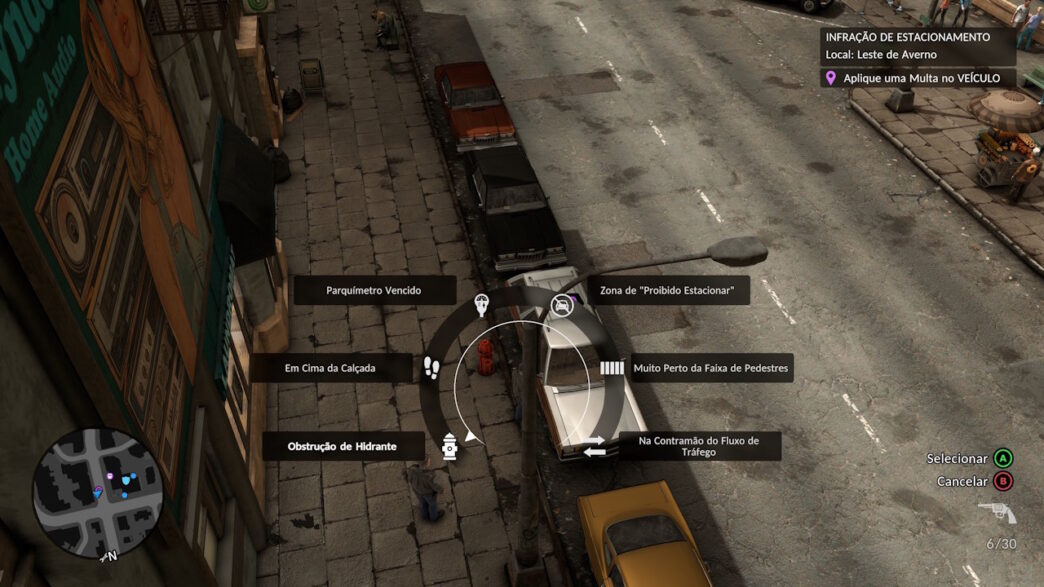Choose "Muito Perto da Faixa de Pedestres"

pos(710,368)
